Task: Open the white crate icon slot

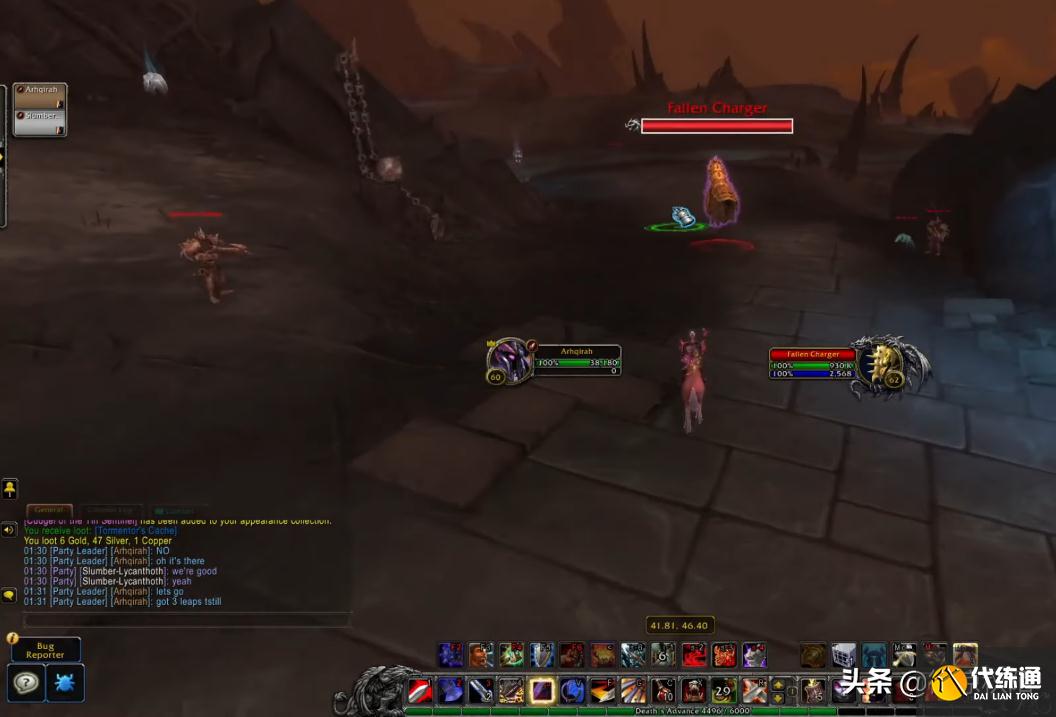Action: coord(844,655)
